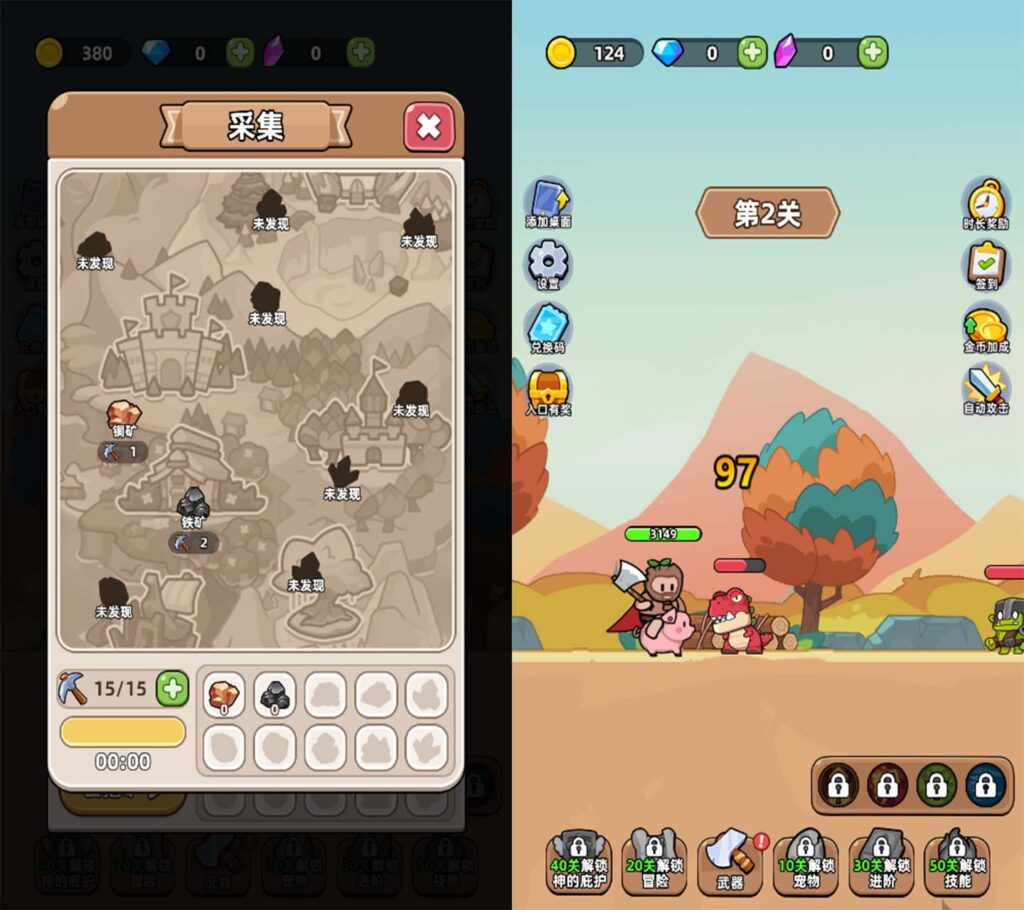Close the 采集 gathering panel
The height and width of the screenshot is (910, 1024).
coord(429,127)
